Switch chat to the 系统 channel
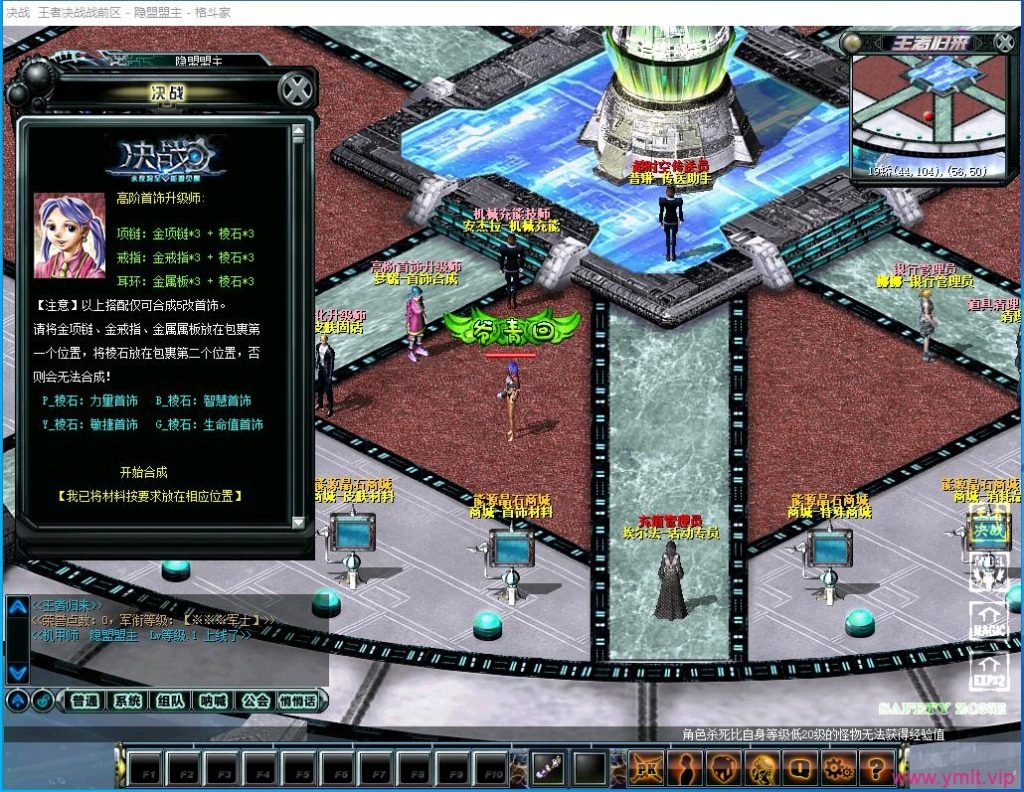 [127, 702]
